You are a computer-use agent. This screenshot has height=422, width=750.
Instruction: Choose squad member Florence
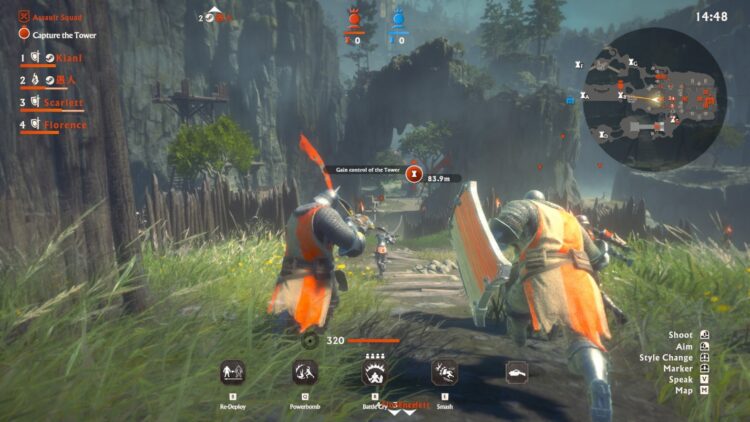65,125
